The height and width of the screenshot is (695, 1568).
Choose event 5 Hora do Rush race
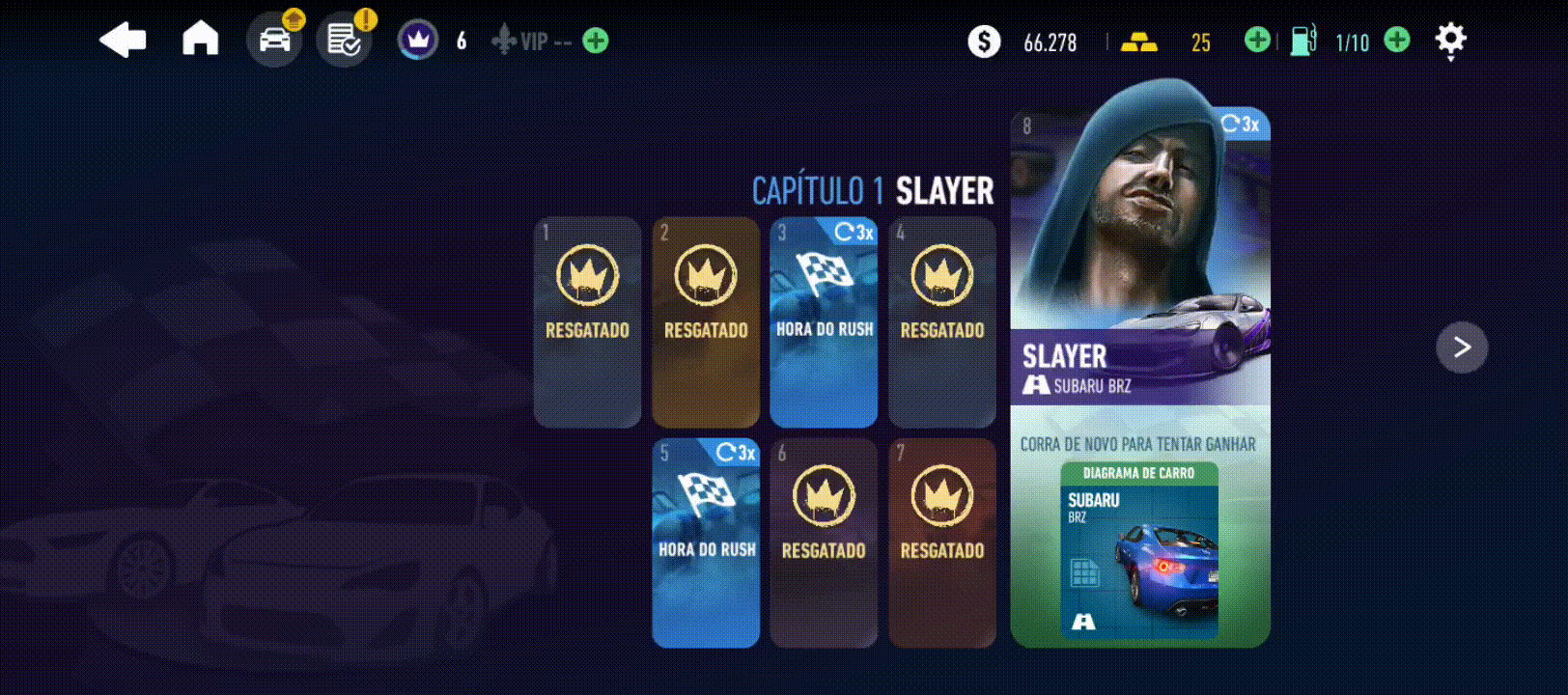pos(706,542)
